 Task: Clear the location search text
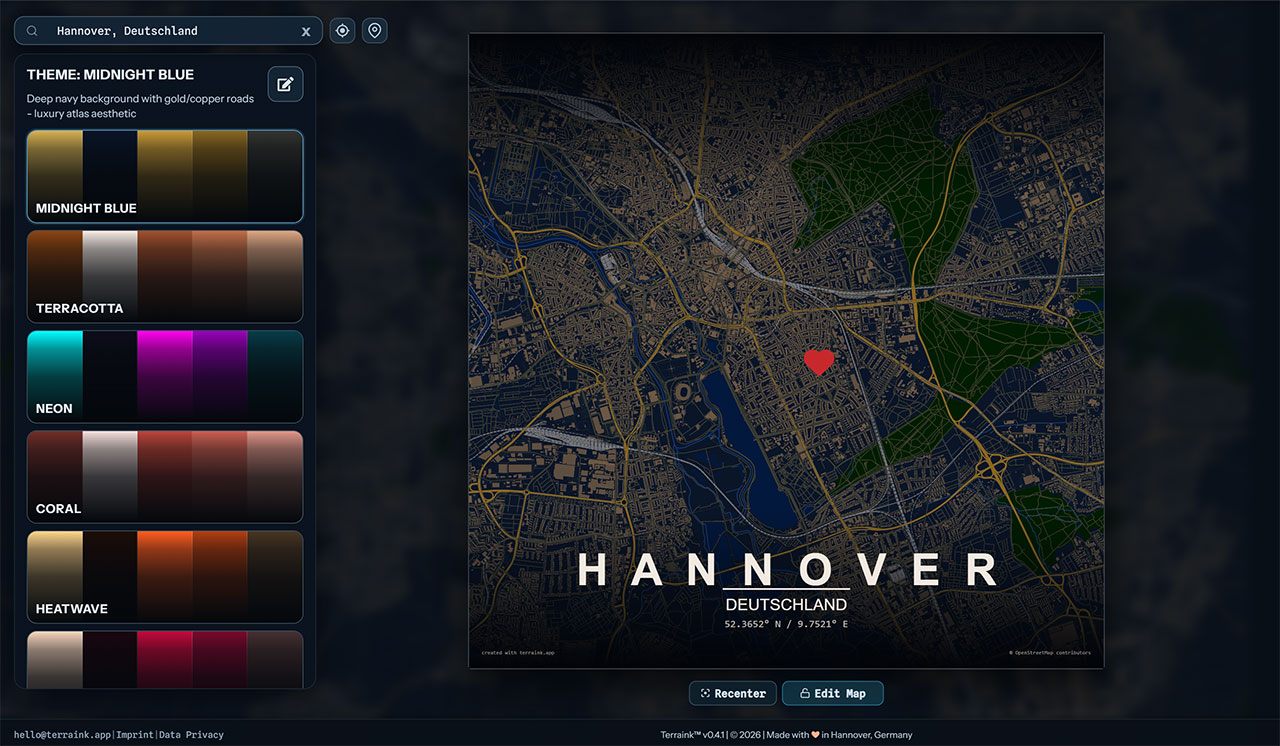click(x=306, y=32)
